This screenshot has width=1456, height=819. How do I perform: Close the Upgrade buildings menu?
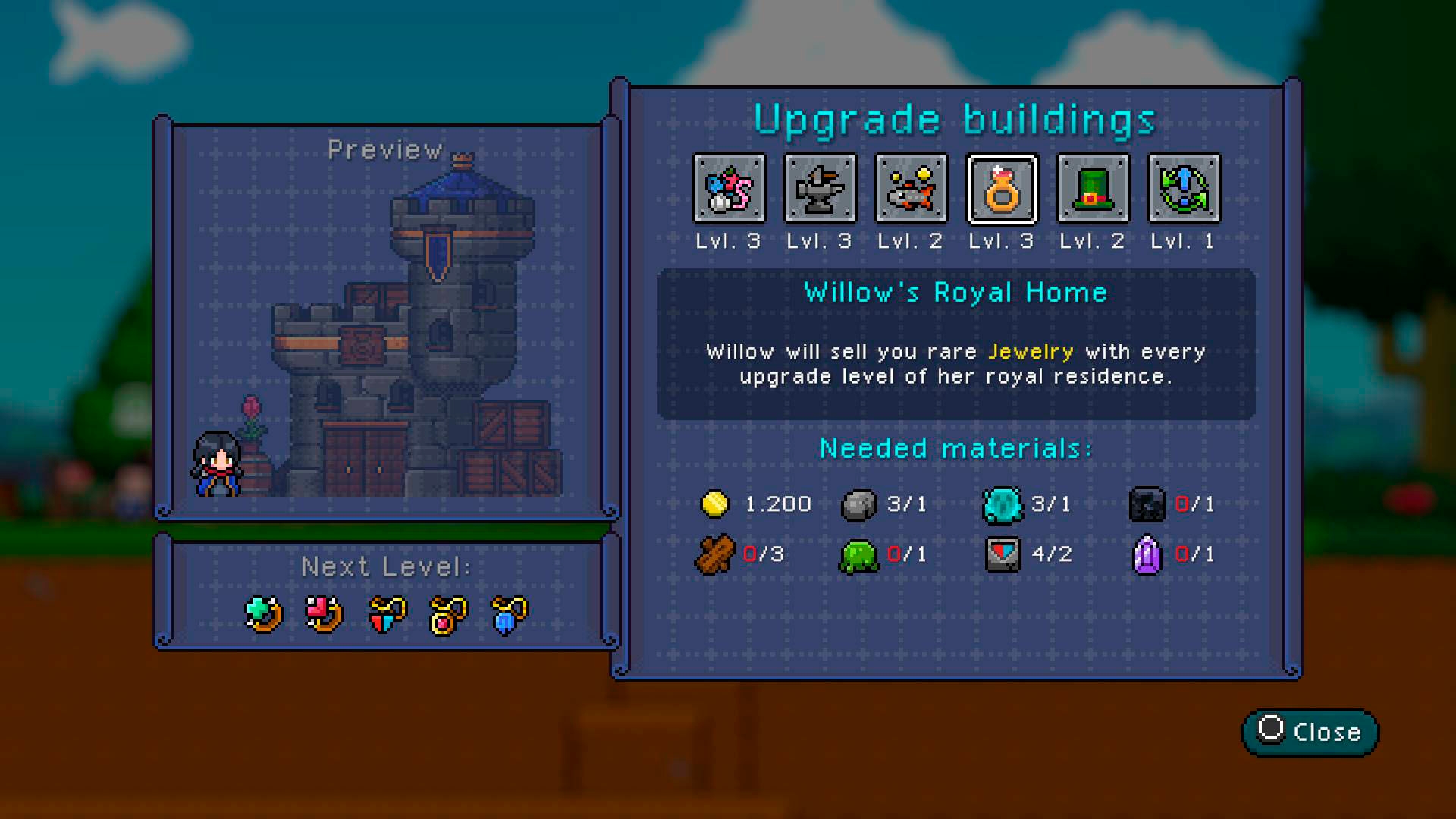[1310, 732]
